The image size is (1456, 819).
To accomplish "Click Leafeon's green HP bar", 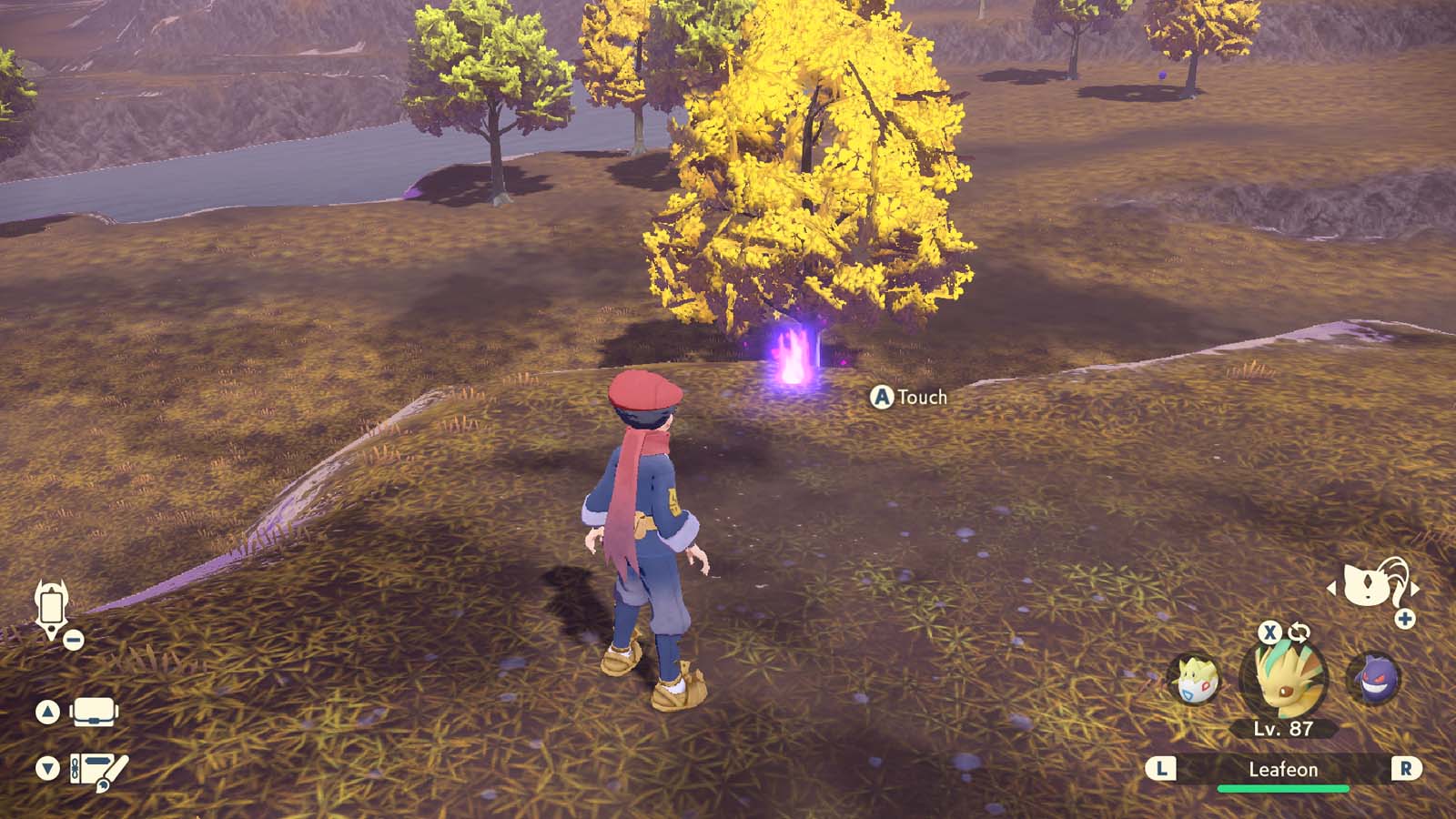I will click(1283, 787).
